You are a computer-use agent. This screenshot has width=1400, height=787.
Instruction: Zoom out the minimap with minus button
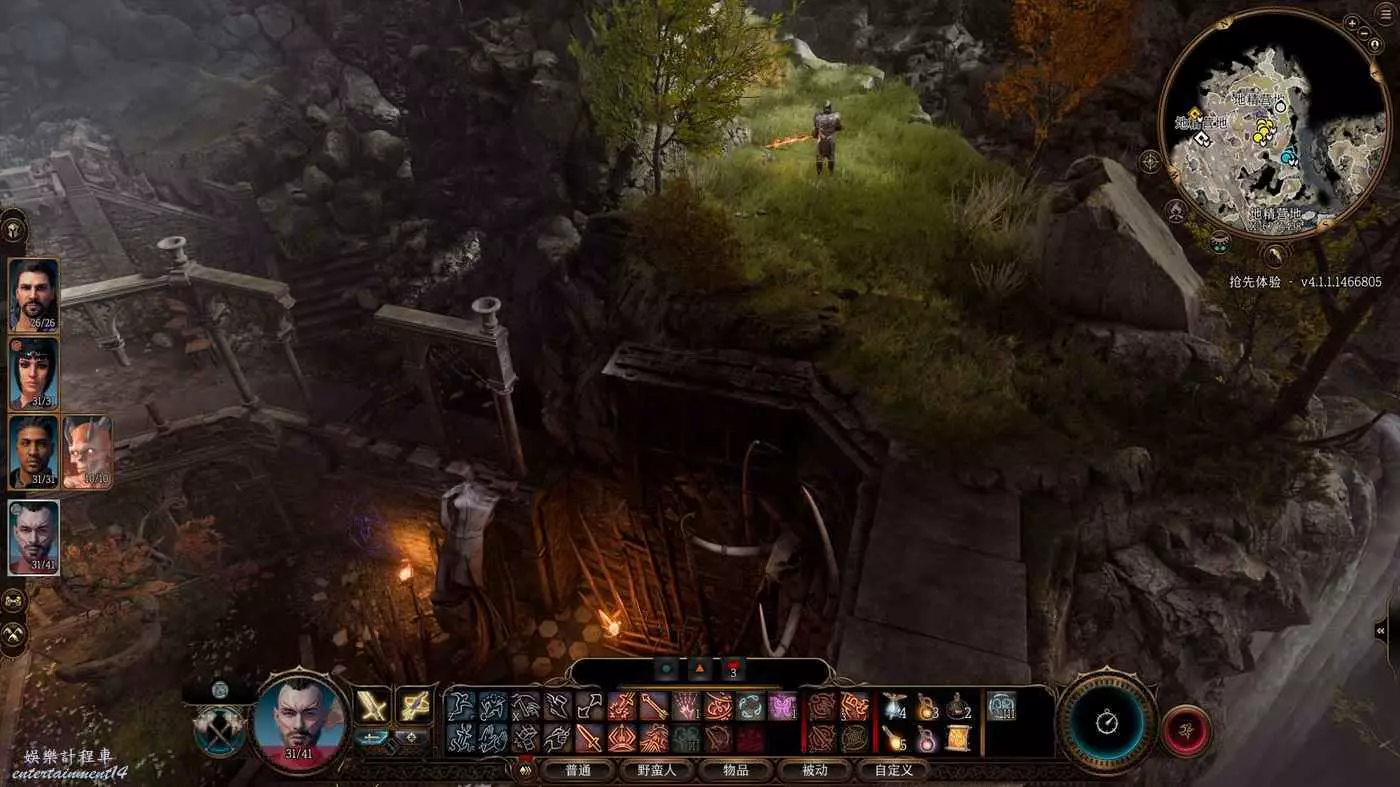point(1366,33)
